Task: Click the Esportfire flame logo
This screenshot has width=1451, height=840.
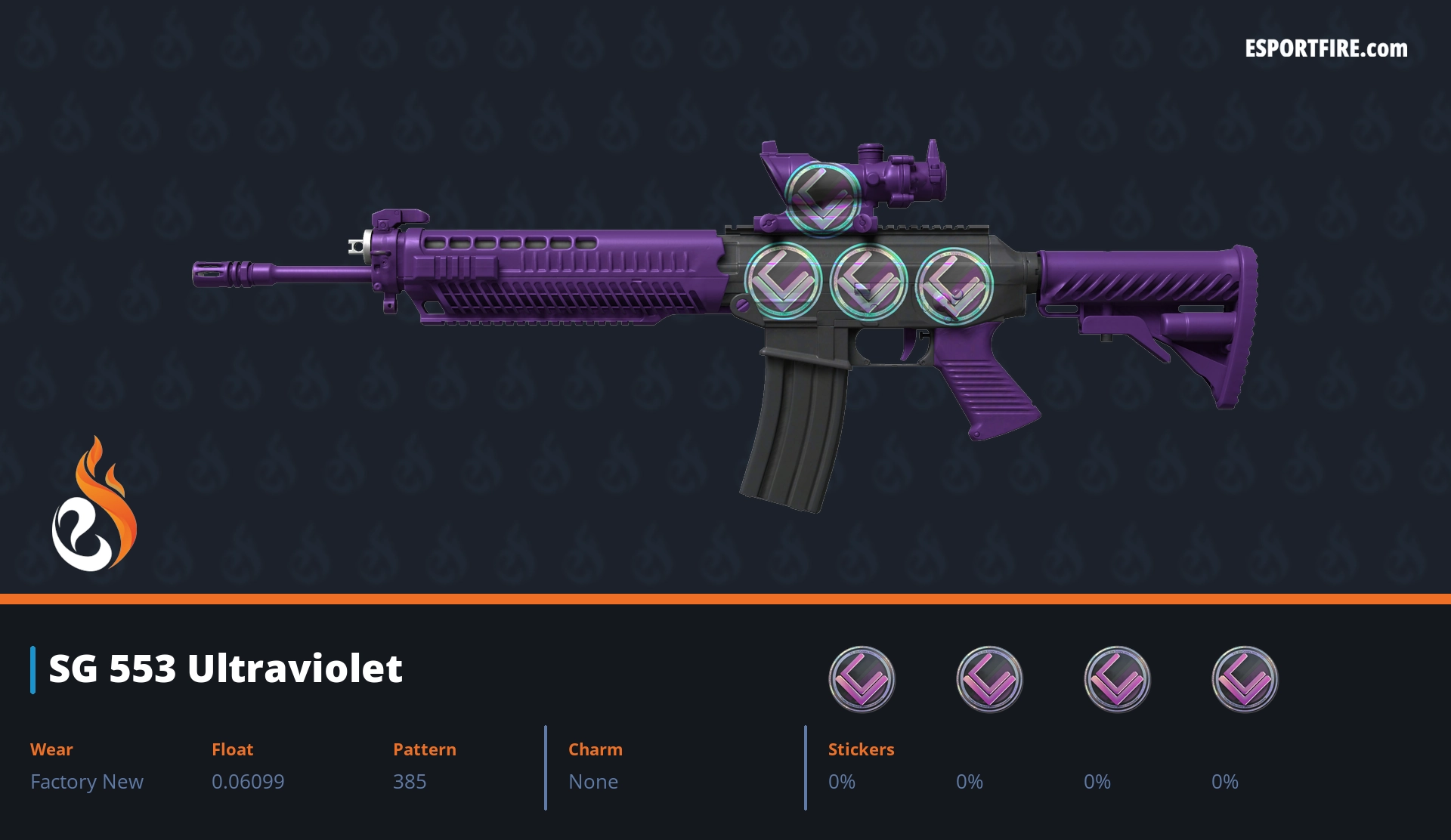Action: coord(94,505)
